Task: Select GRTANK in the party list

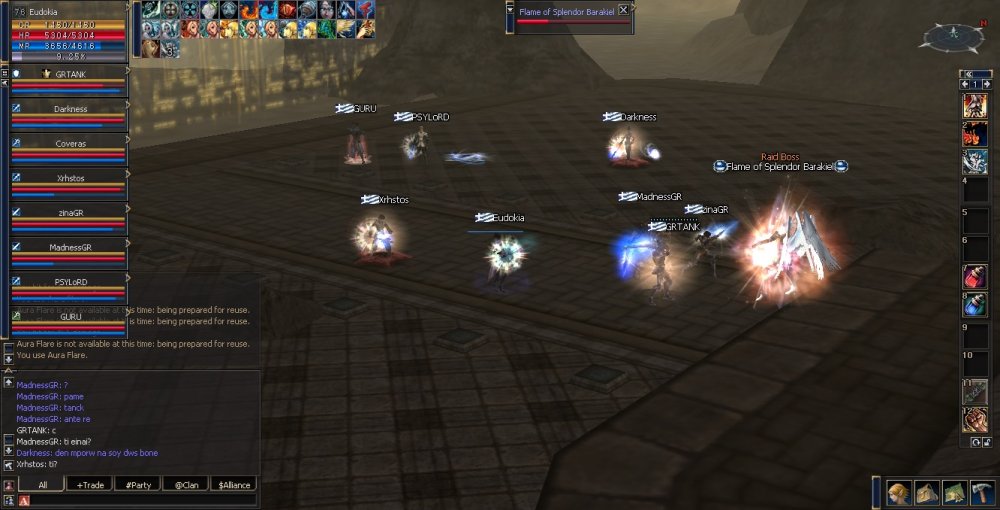Action: click(70, 75)
